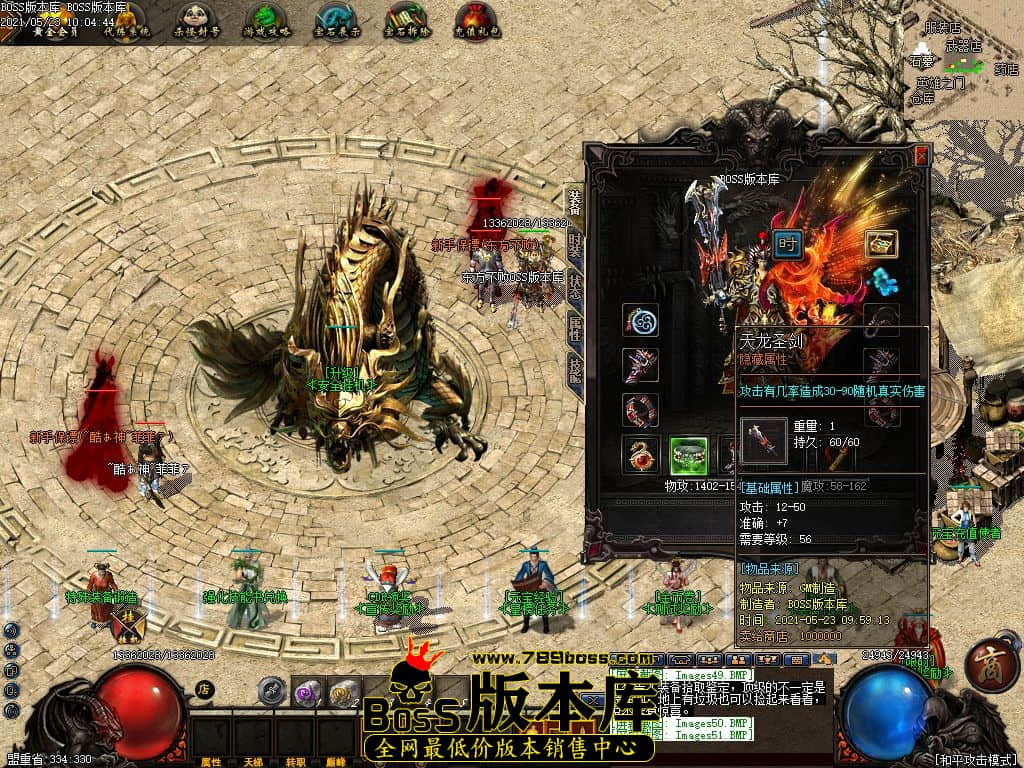The height and width of the screenshot is (768, 1024).
Task: Switch to the 时装 fashion tab
Action: [575, 243]
